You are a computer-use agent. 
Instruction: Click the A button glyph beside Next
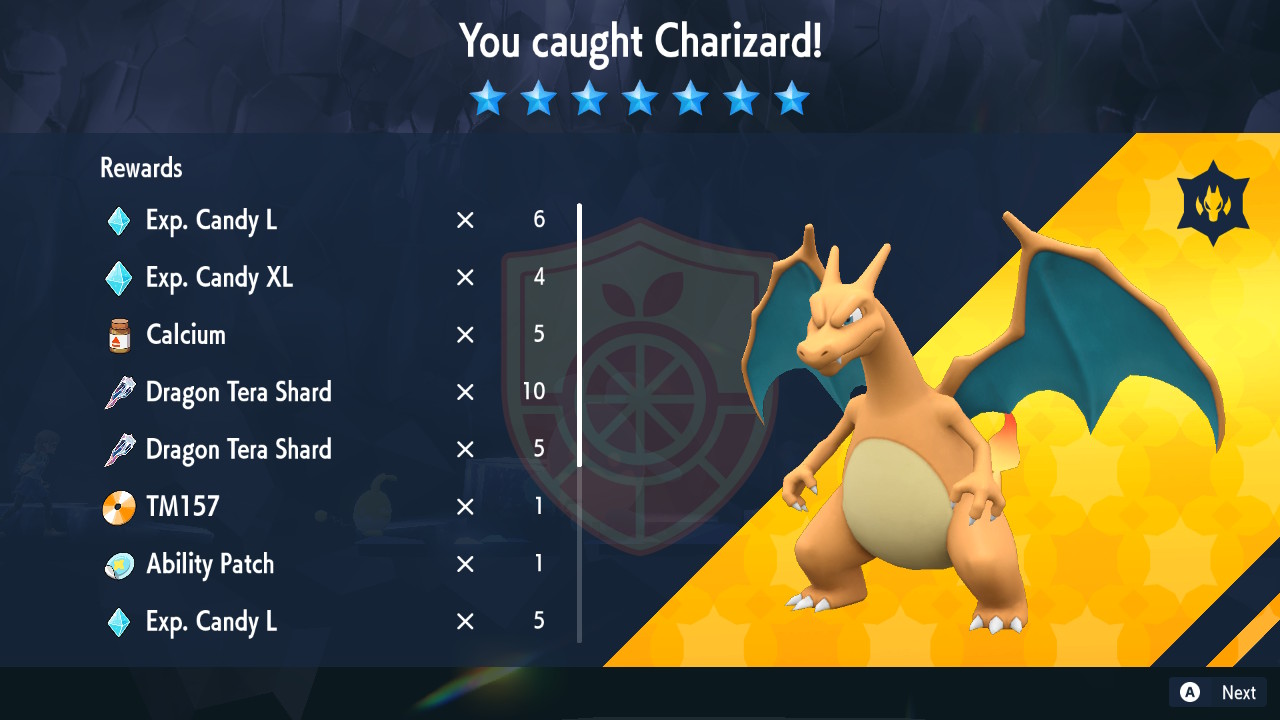pos(1188,692)
